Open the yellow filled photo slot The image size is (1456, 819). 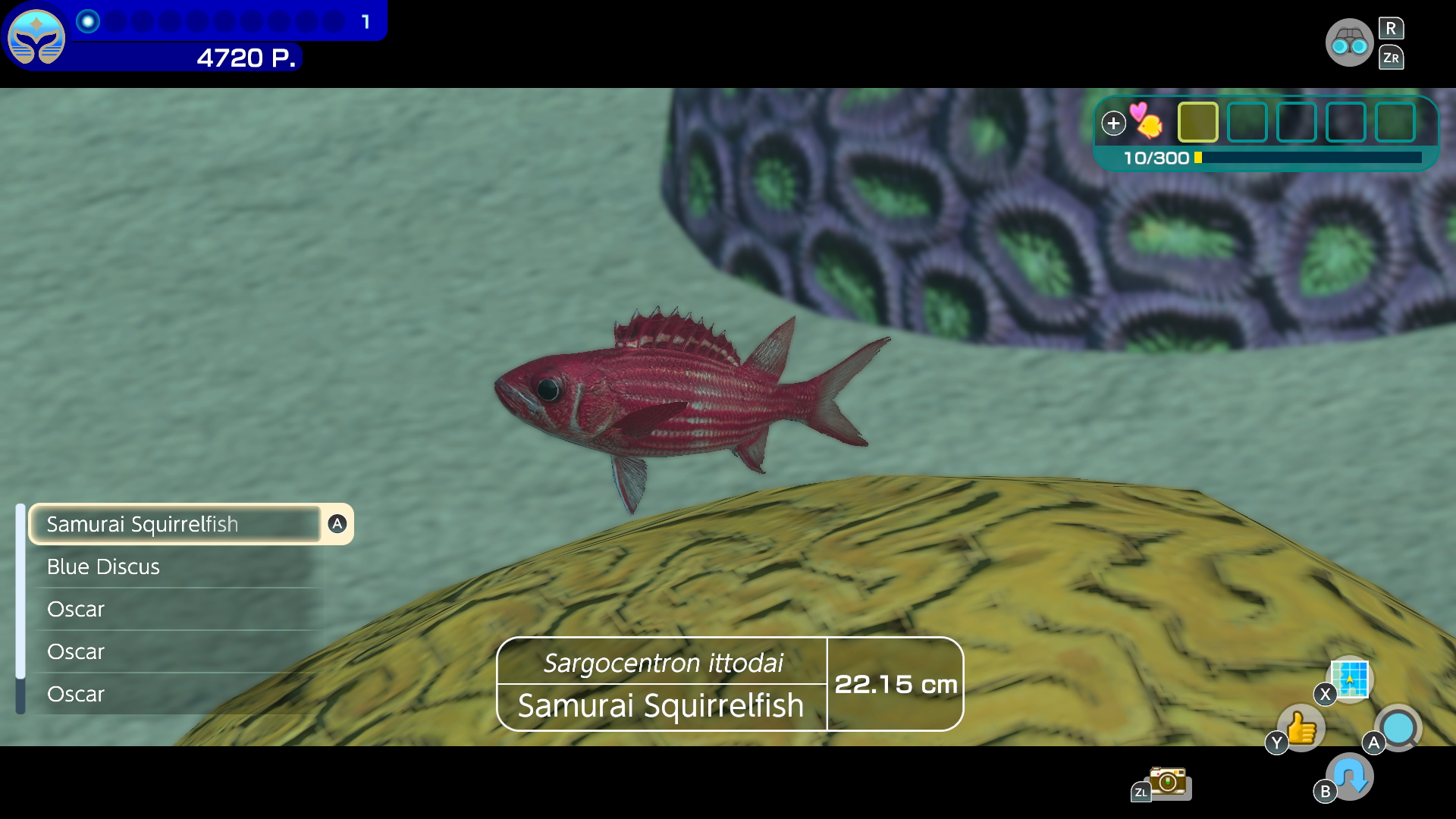[1197, 122]
